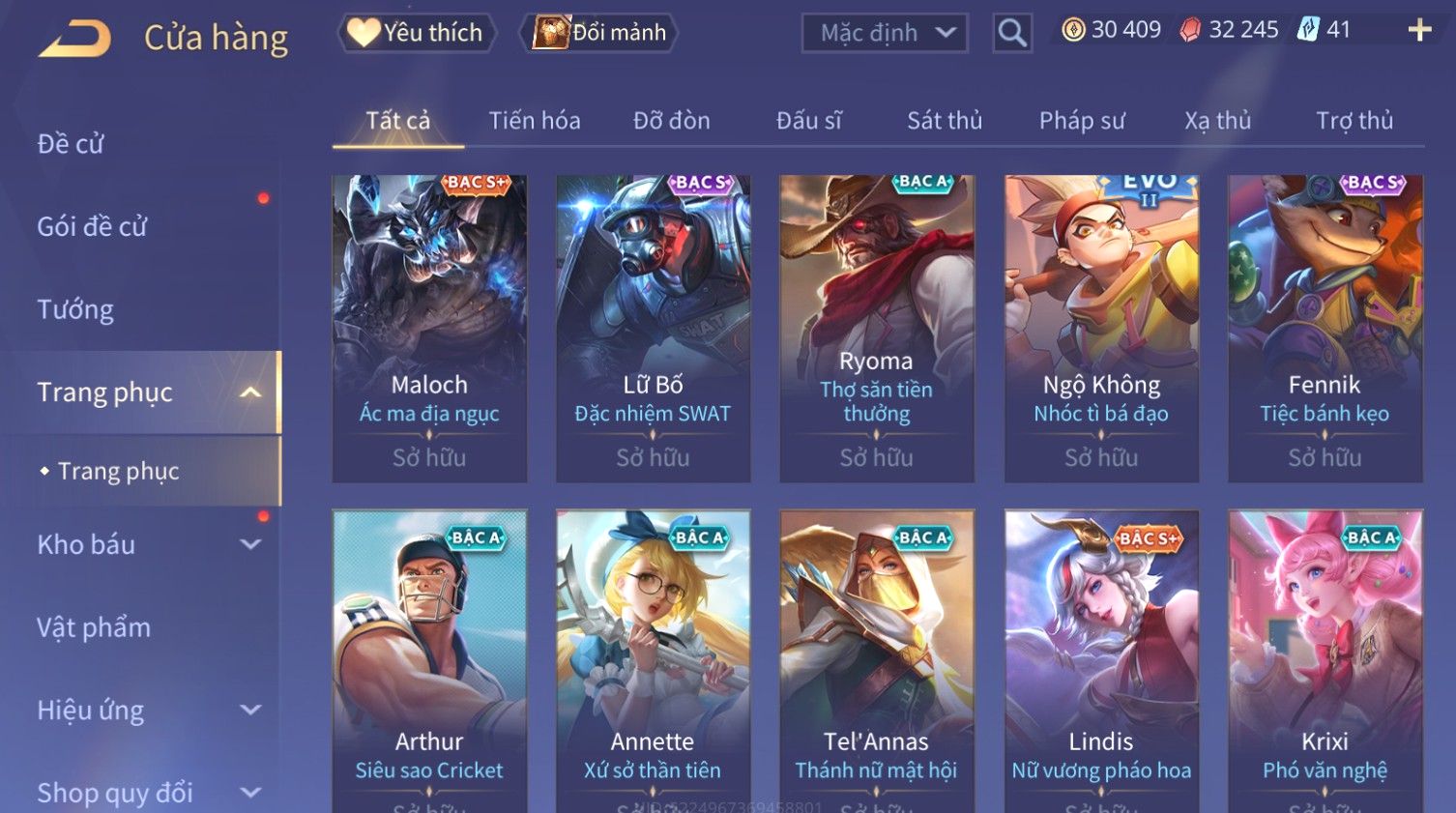Show the Đấu sĩ category
Screen dimensions: 1456x813
tap(808, 121)
